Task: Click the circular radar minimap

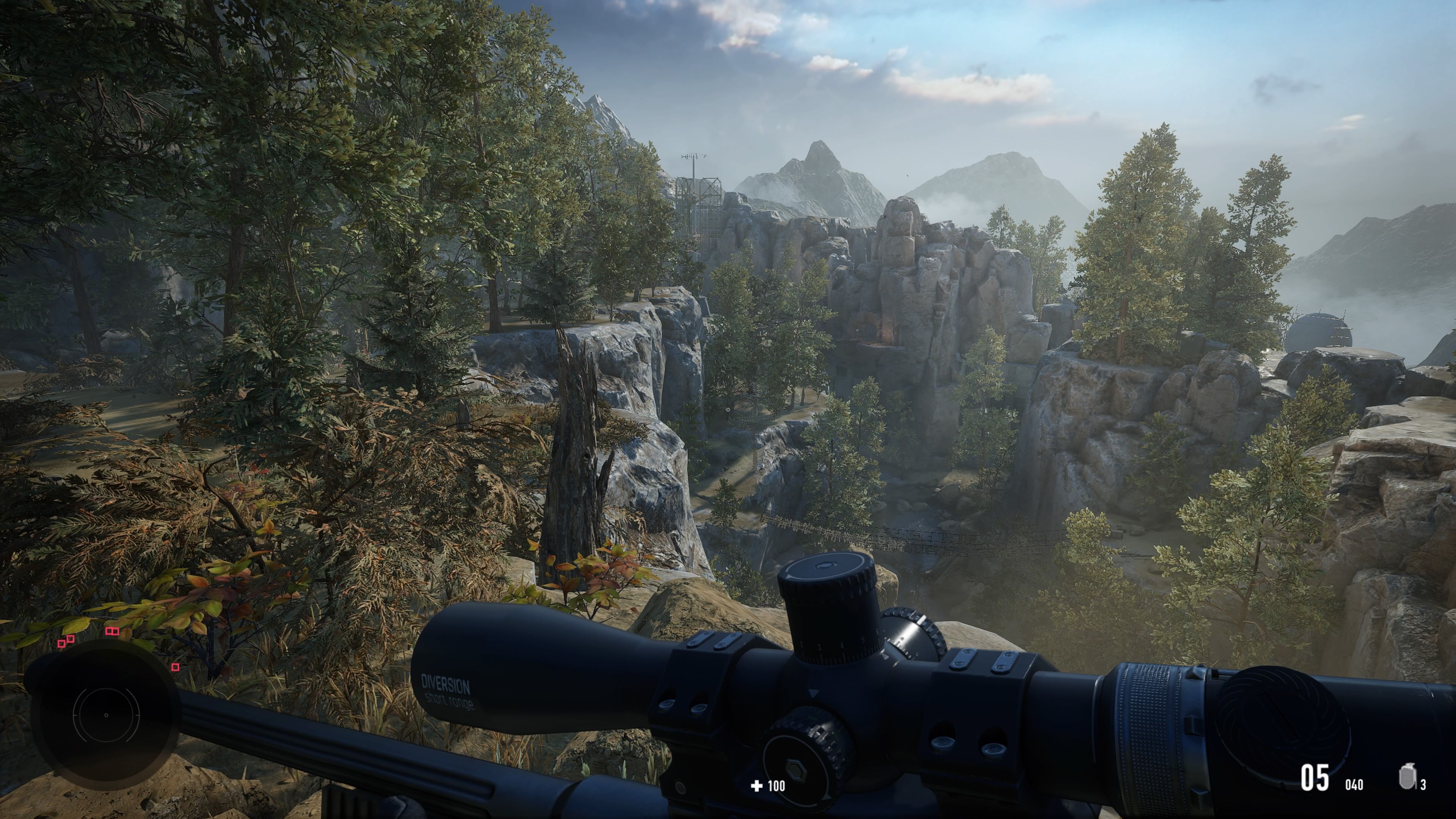Action: (106, 715)
